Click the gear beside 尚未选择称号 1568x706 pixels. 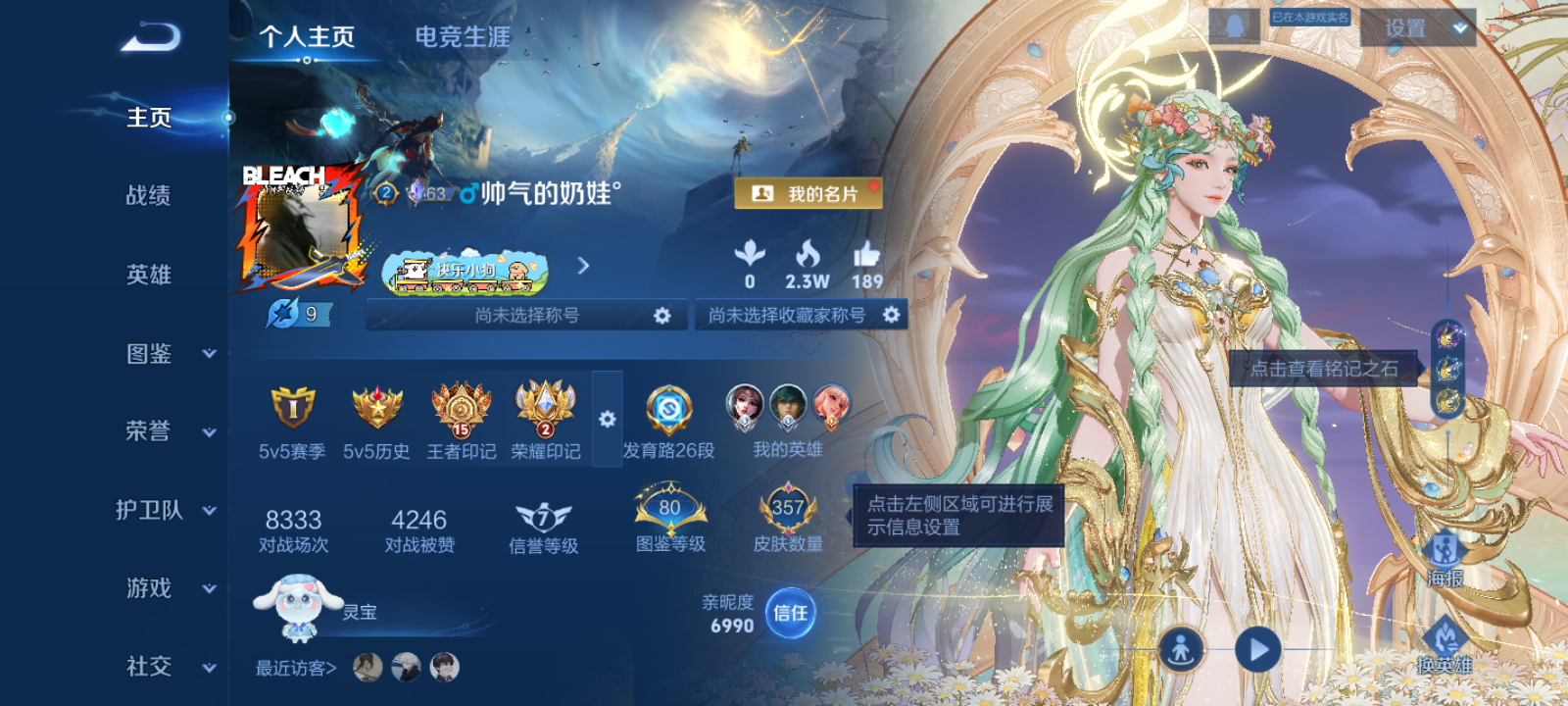(662, 316)
